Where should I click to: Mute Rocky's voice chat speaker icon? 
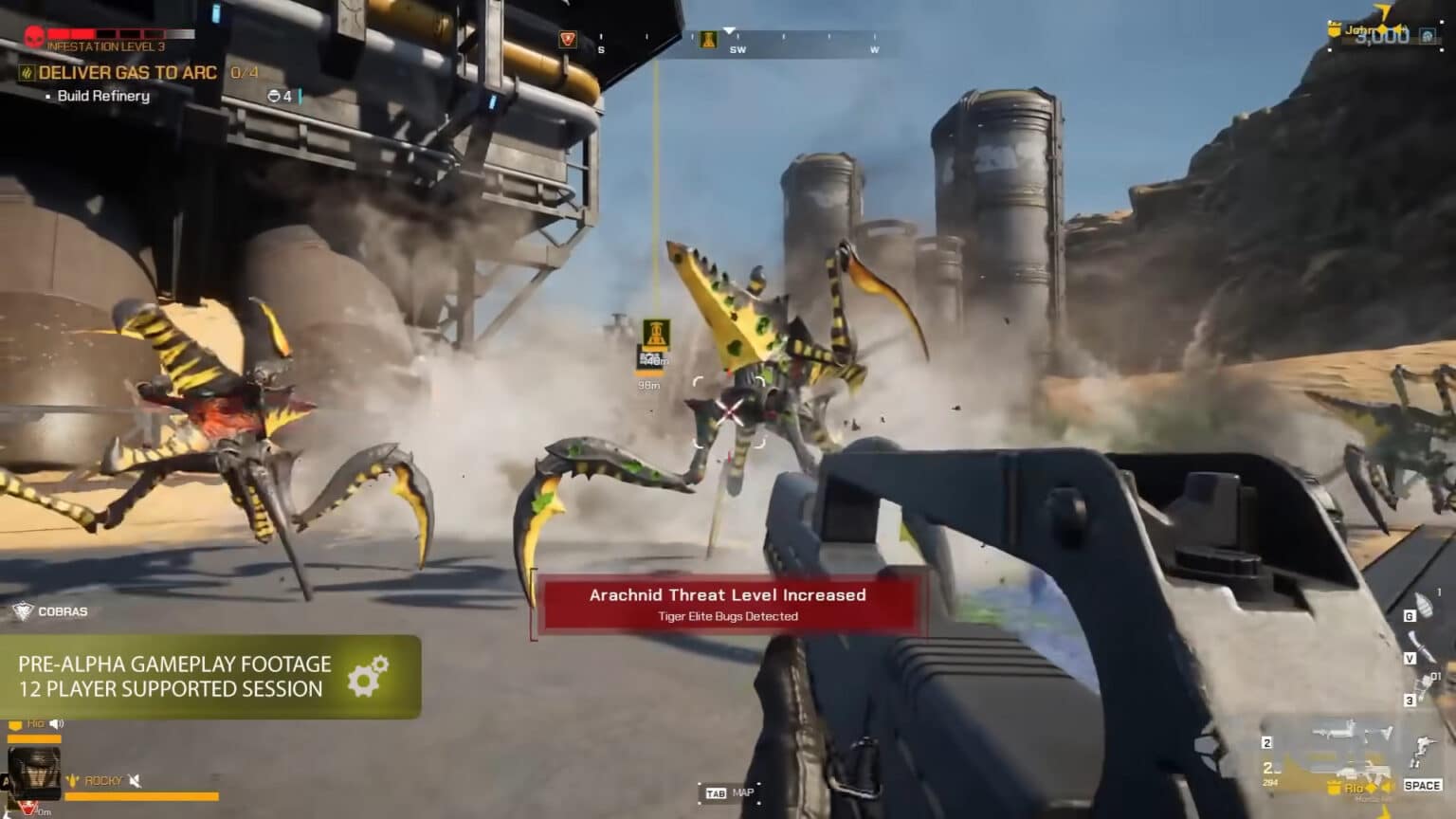click(135, 781)
